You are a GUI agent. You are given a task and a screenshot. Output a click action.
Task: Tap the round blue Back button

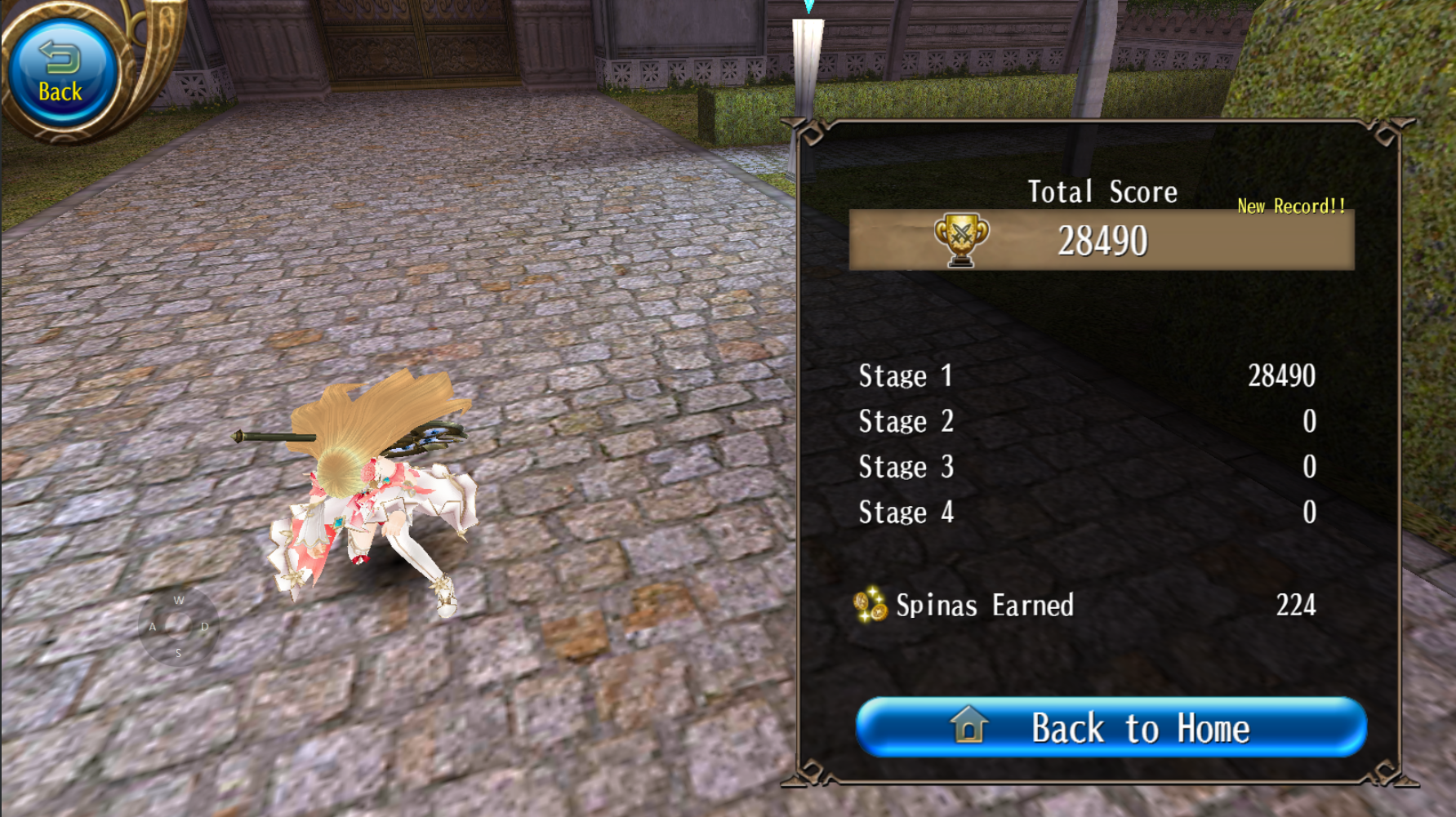click(x=60, y=73)
